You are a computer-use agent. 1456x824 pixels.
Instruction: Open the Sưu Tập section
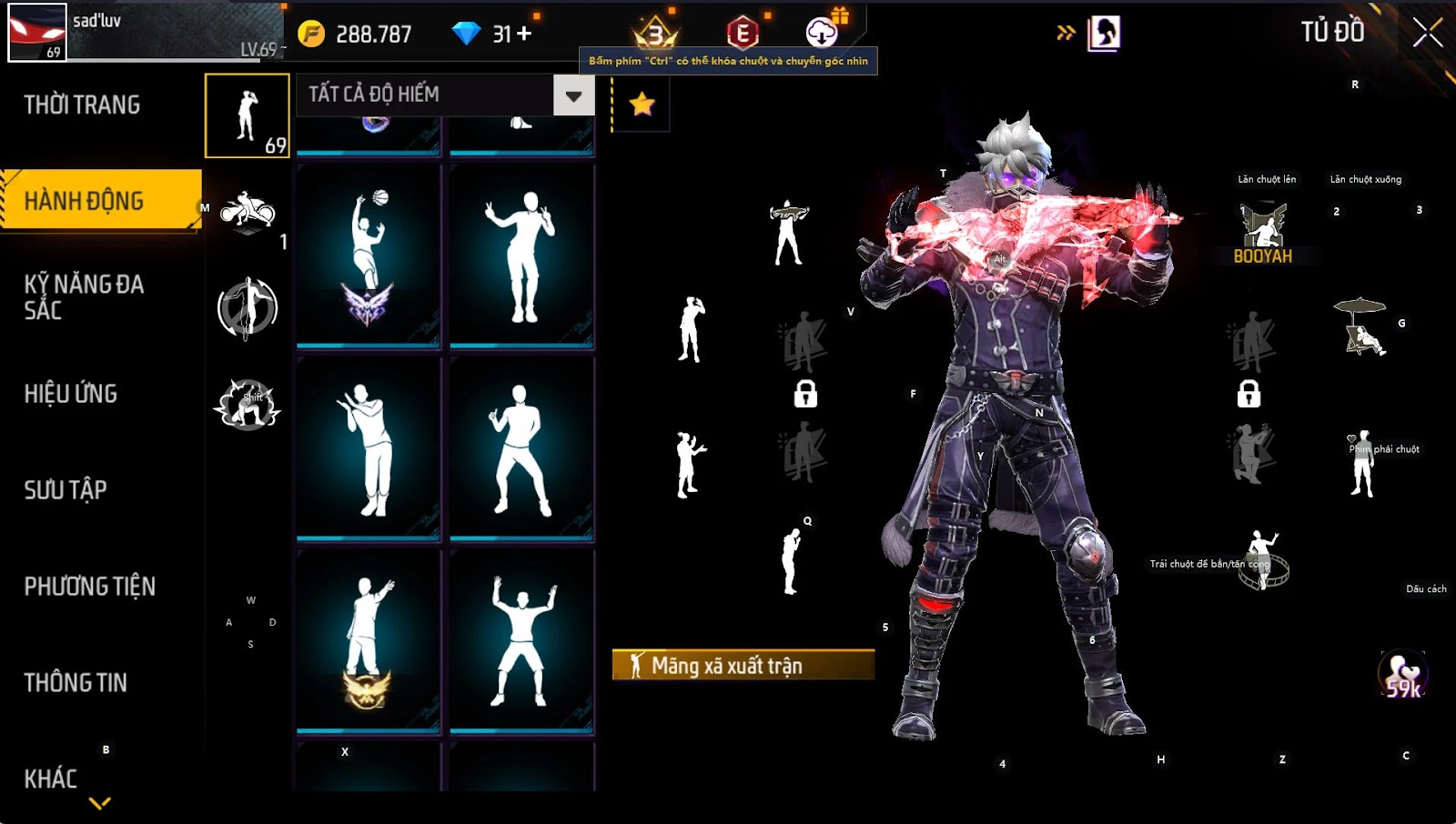(66, 490)
